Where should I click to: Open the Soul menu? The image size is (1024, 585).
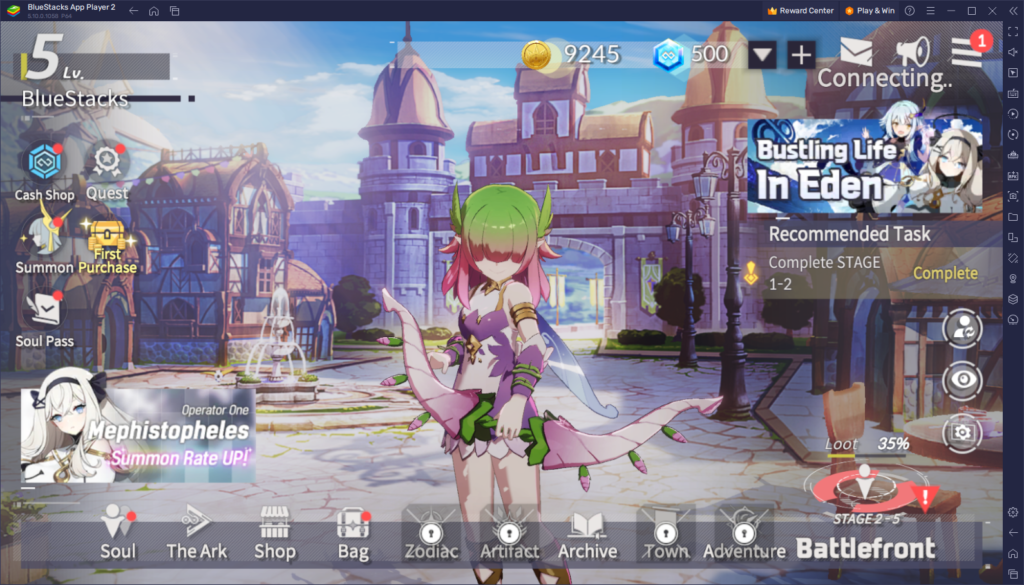tap(118, 532)
